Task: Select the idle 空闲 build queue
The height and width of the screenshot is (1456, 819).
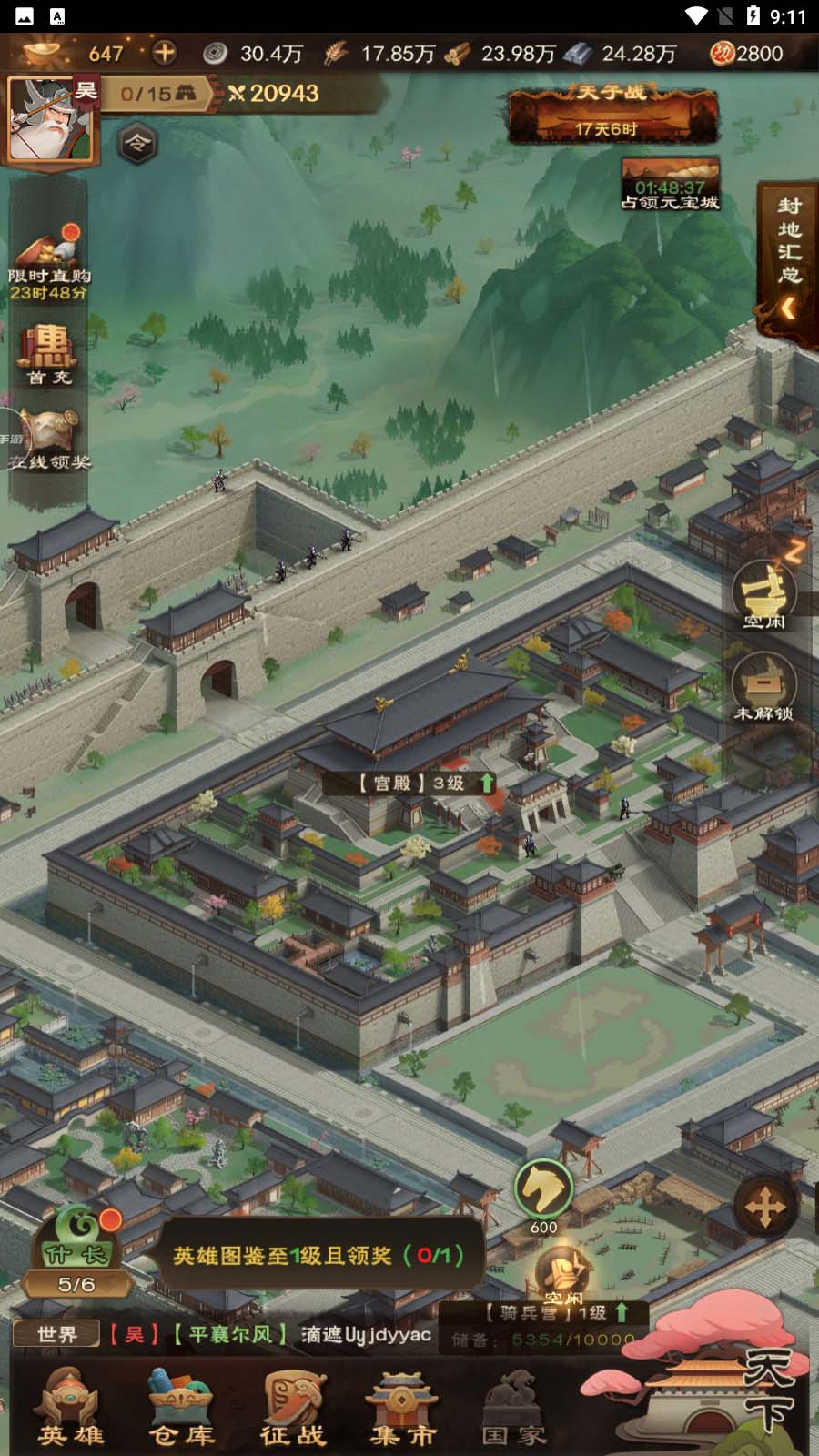Action: click(764, 595)
